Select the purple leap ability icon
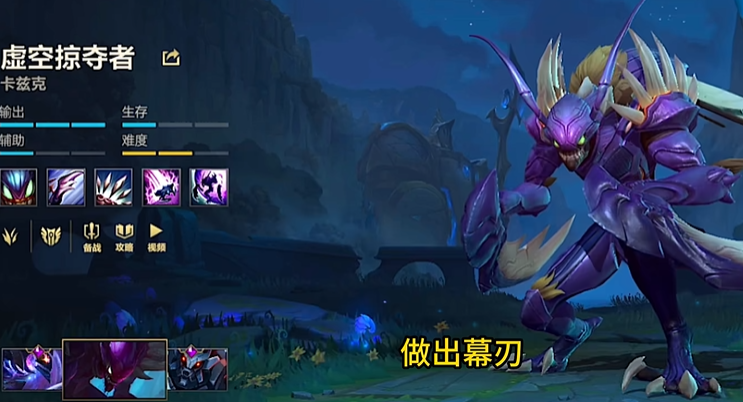 [161, 186]
